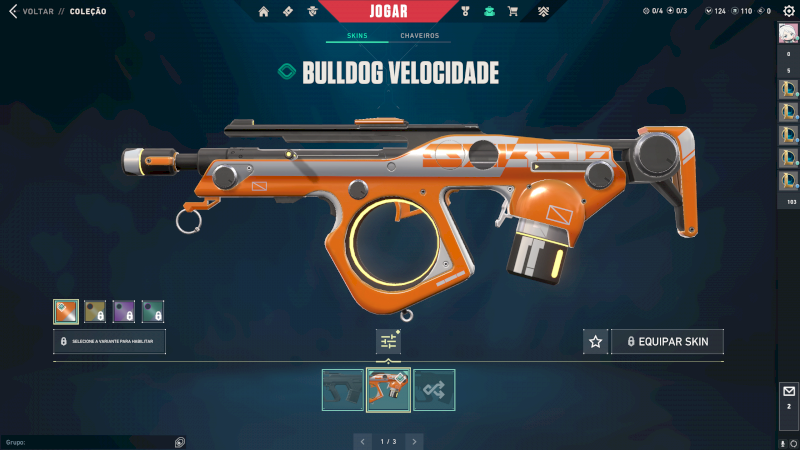
Task: Click the Equipar Skin button
Action: (x=667, y=342)
